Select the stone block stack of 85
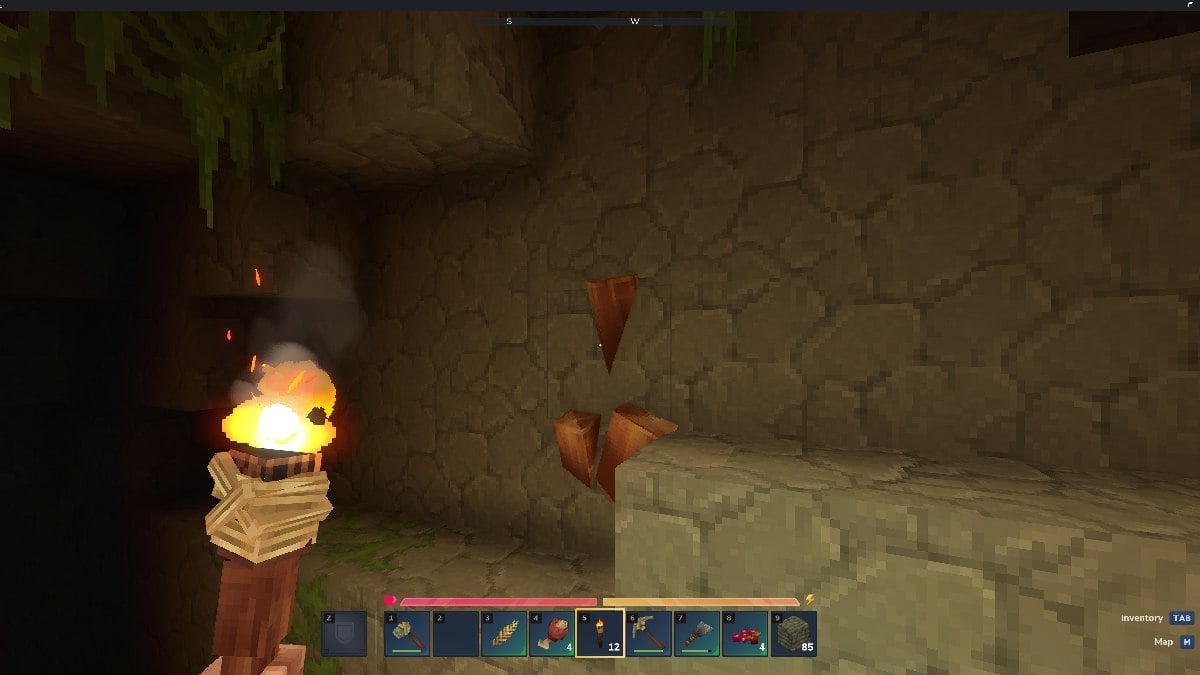Viewport: 1200px width, 675px height. (x=793, y=633)
